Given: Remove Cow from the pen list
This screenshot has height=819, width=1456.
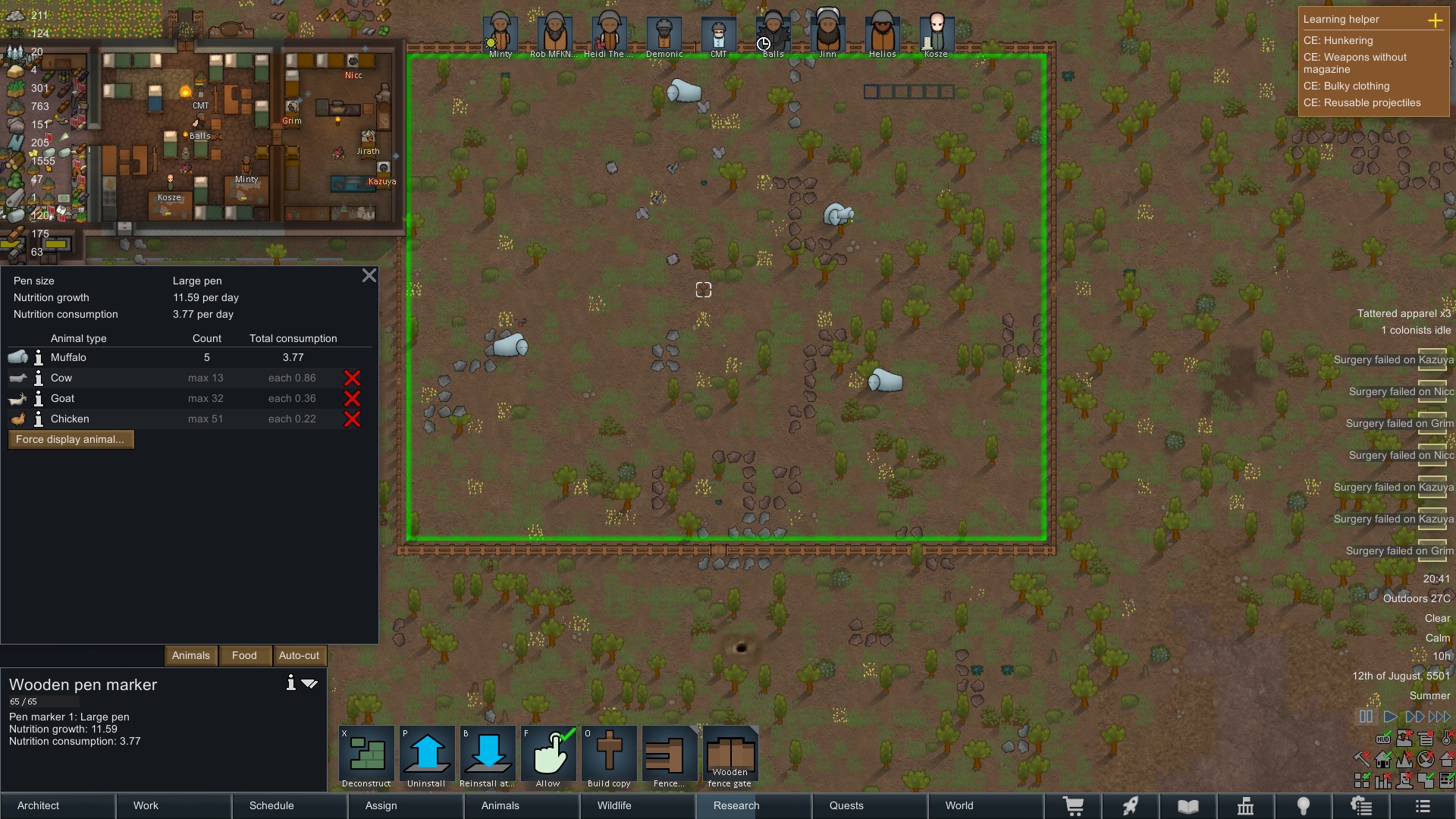Looking at the screenshot, I should point(352,378).
